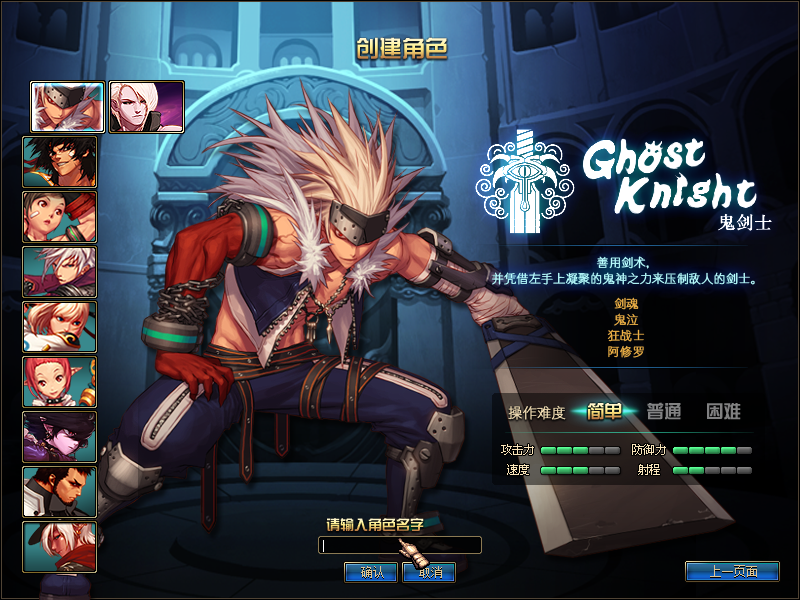Choose the purple-skinned character with dark hat
Image resolution: width=800 pixels, height=600 pixels.
pyautogui.click(x=60, y=437)
